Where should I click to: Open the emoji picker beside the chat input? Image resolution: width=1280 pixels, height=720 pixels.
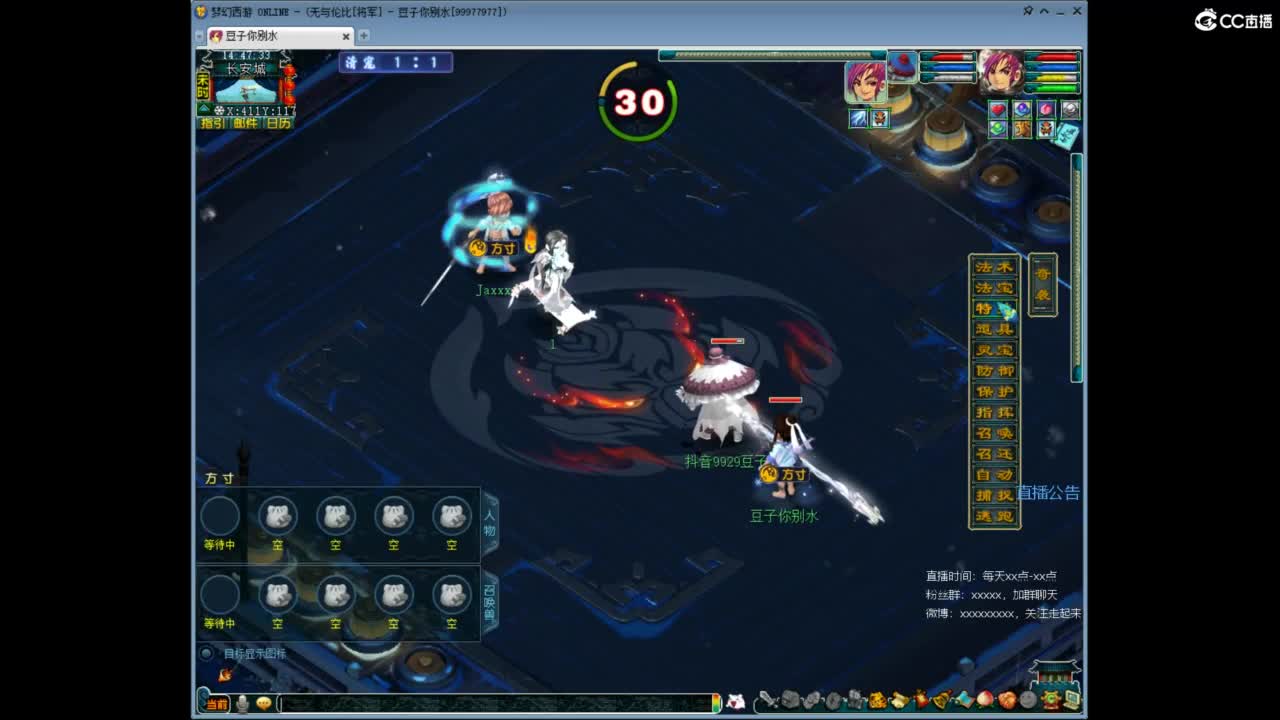tap(264, 703)
